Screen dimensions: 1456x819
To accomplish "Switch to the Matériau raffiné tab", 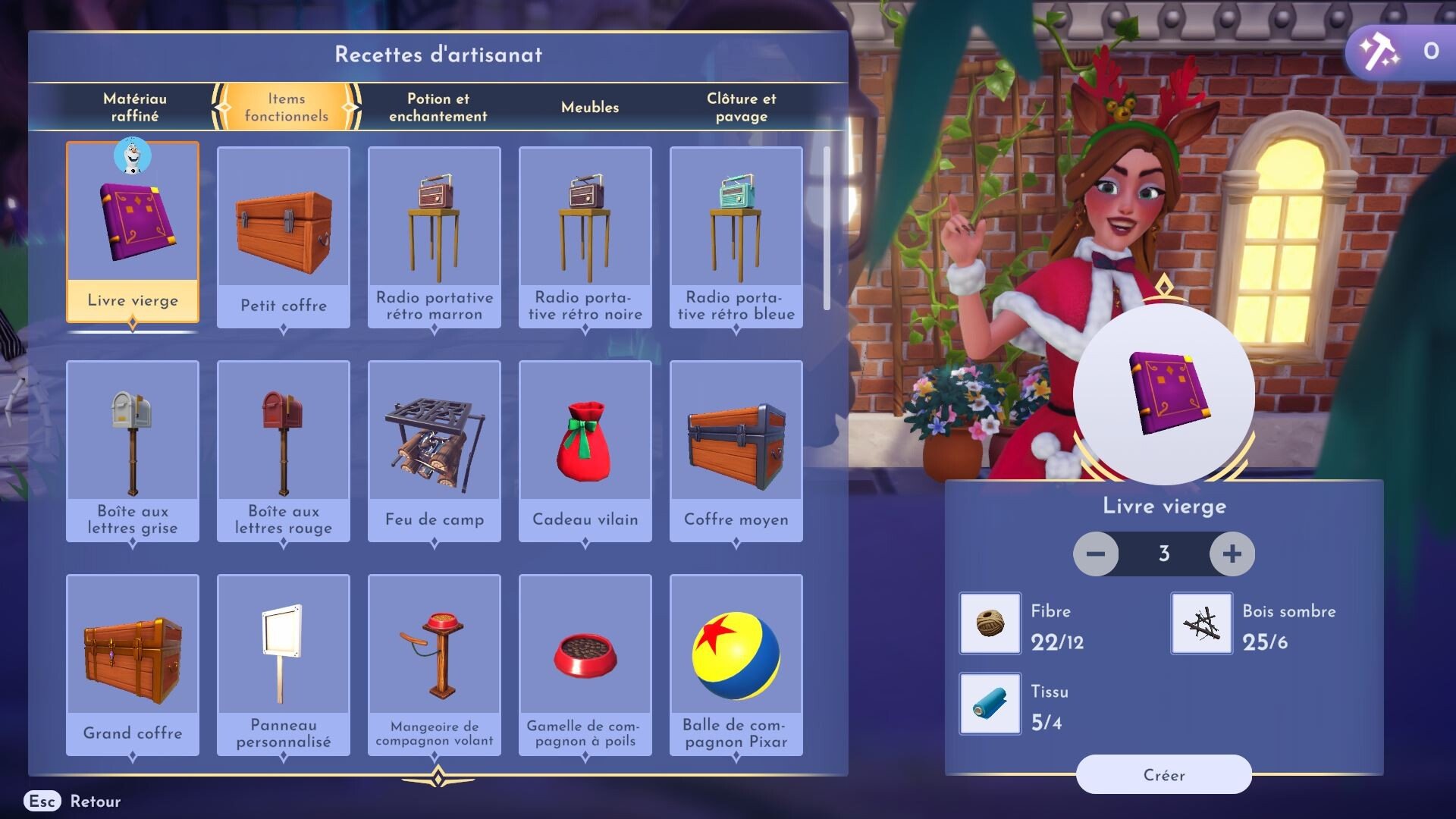I will coord(135,107).
